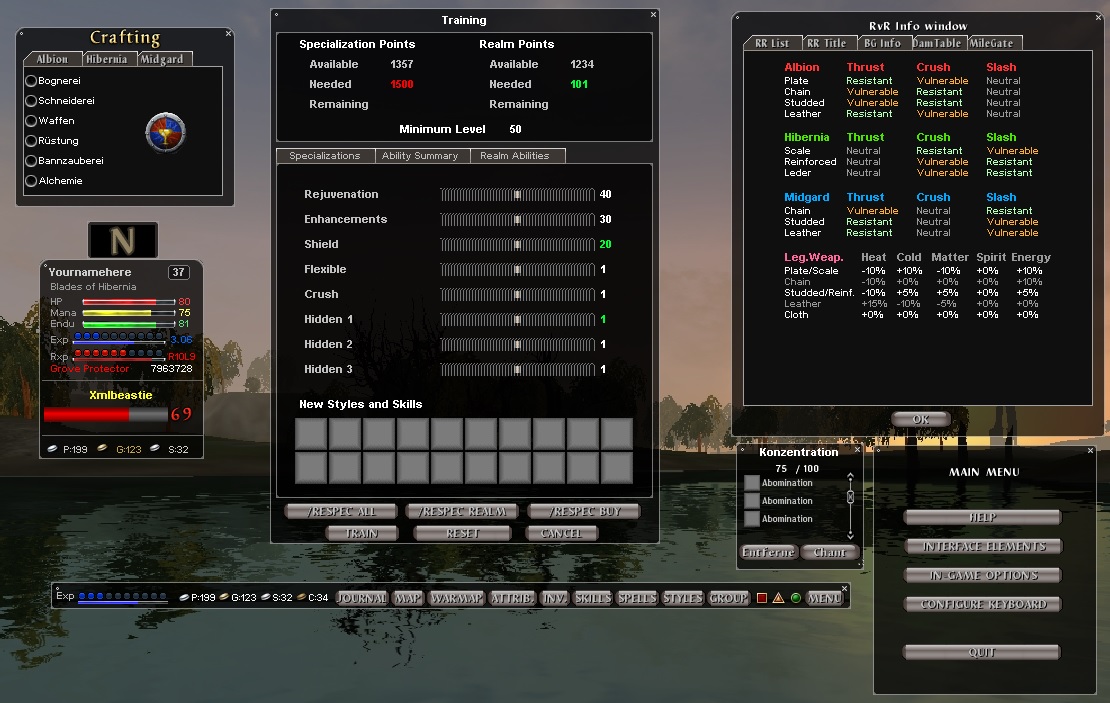Viewport: 1110px width, 703px height.
Task: Open In-Game Options
Action: pyautogui.click(x=984, y=576)
